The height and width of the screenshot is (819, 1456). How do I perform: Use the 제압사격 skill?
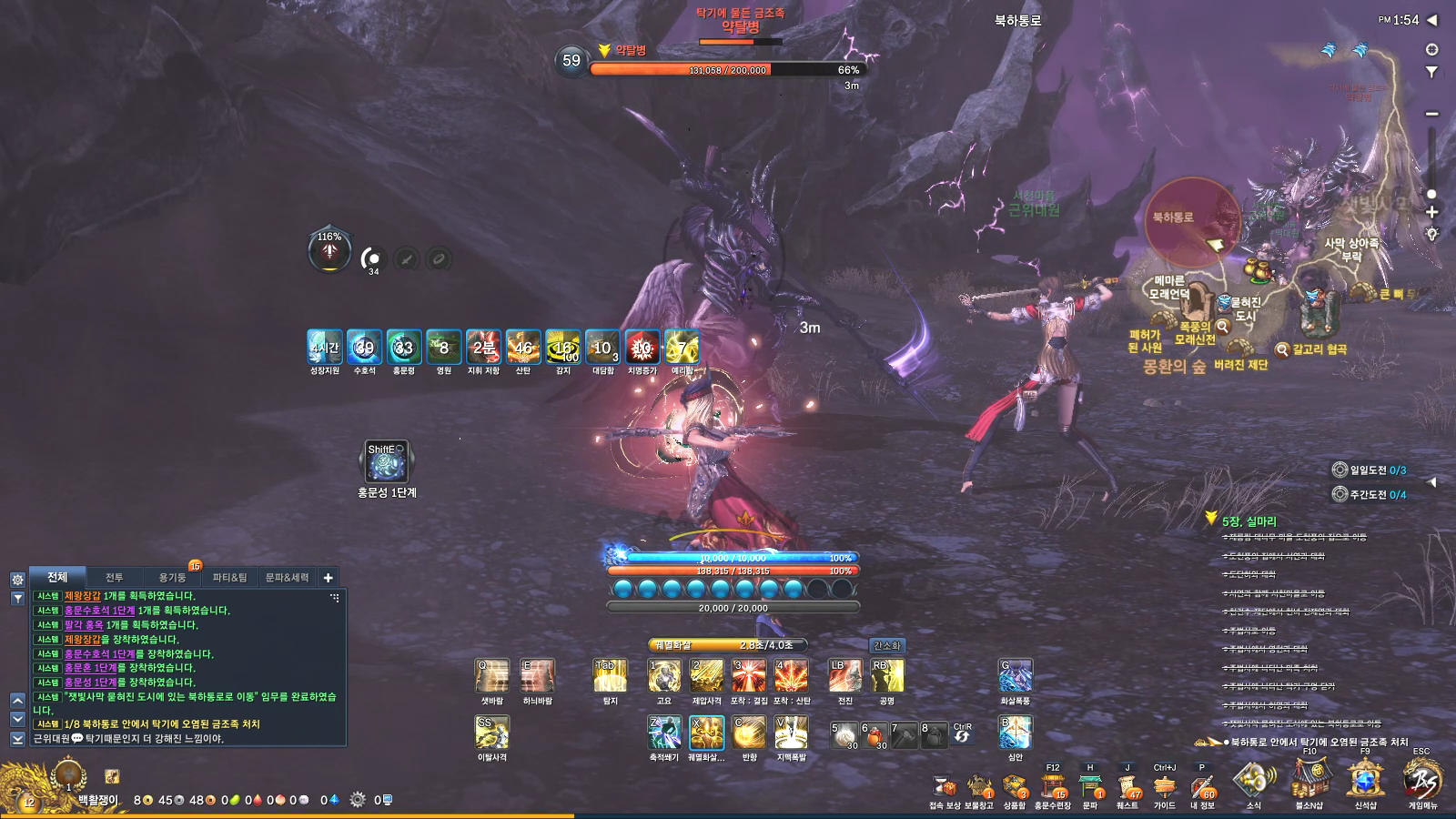706,677
